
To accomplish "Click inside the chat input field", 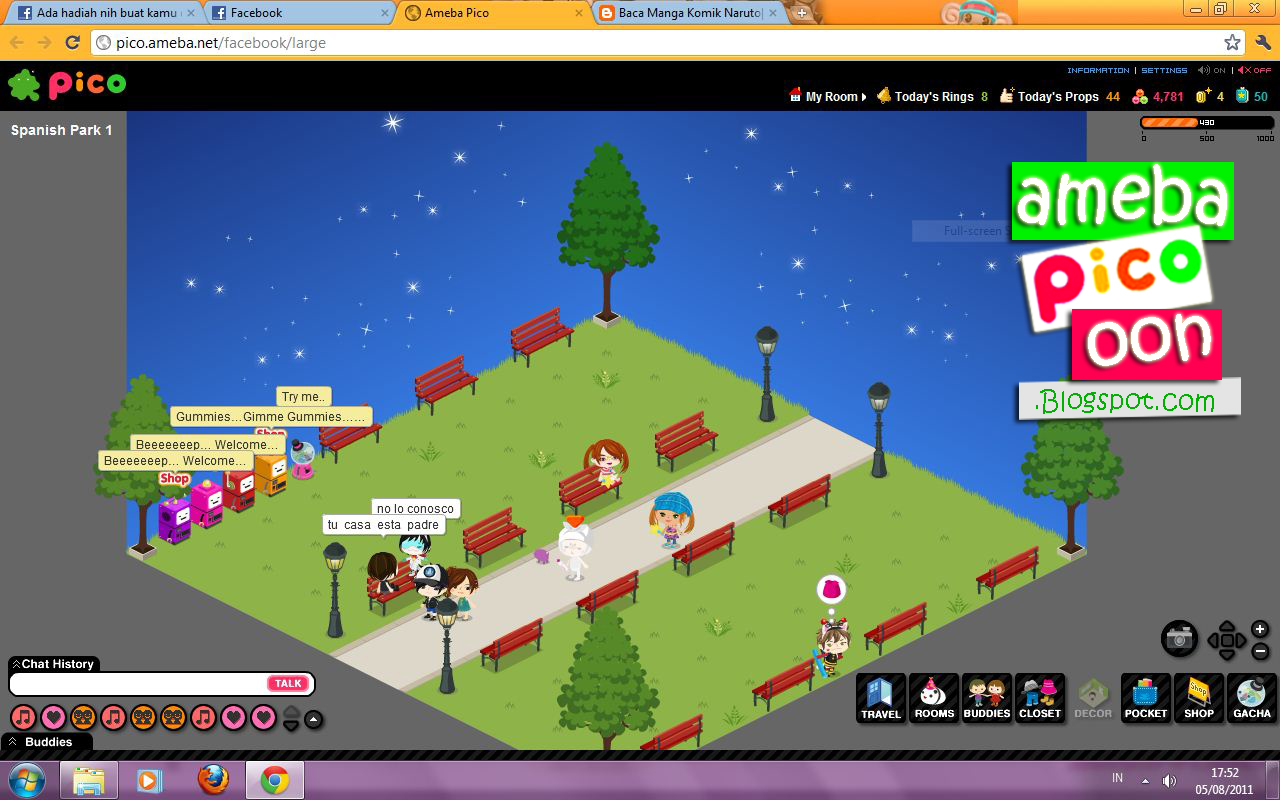I will tap(130, 683).
